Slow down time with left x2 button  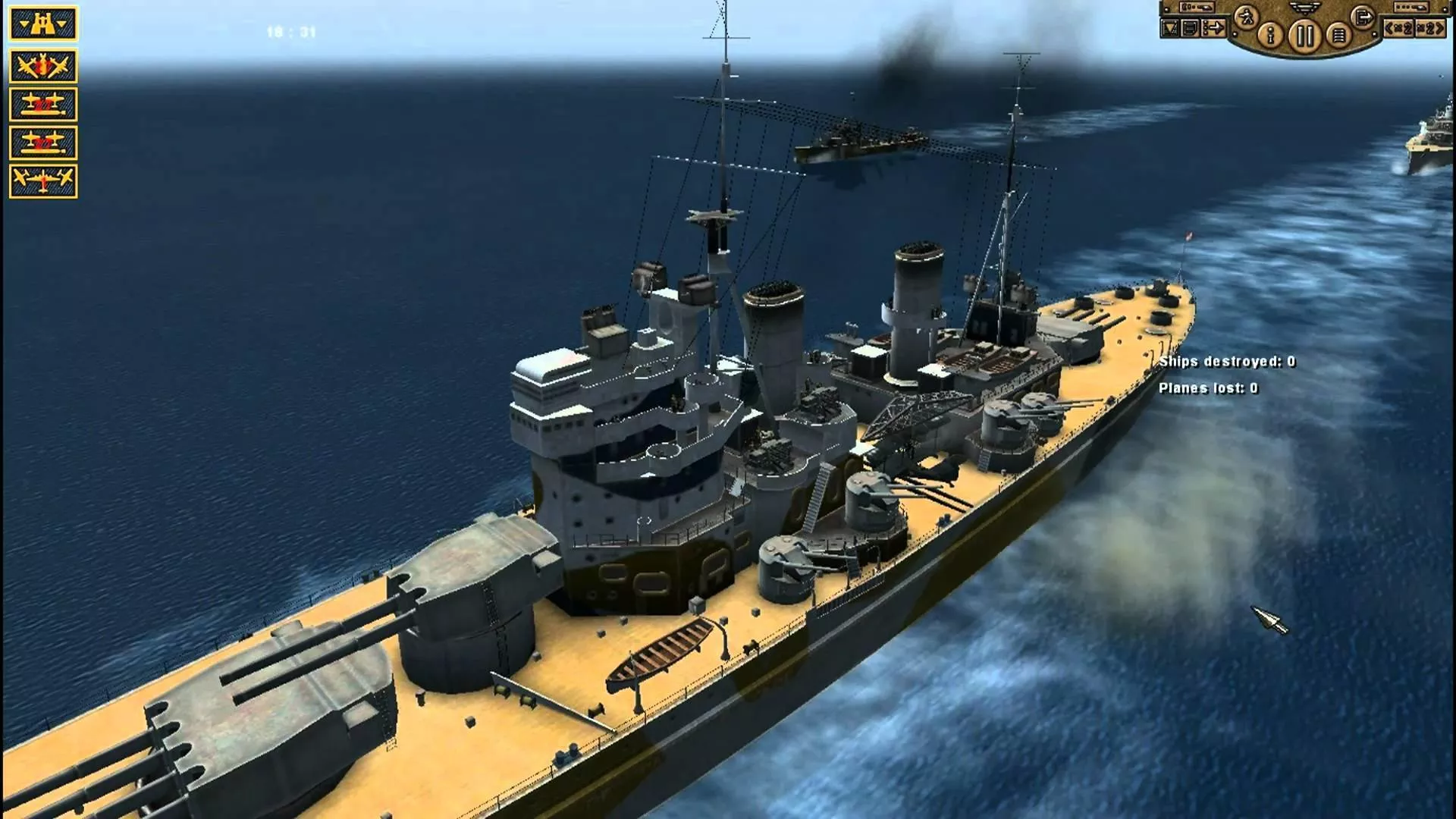click(1398, 29)
